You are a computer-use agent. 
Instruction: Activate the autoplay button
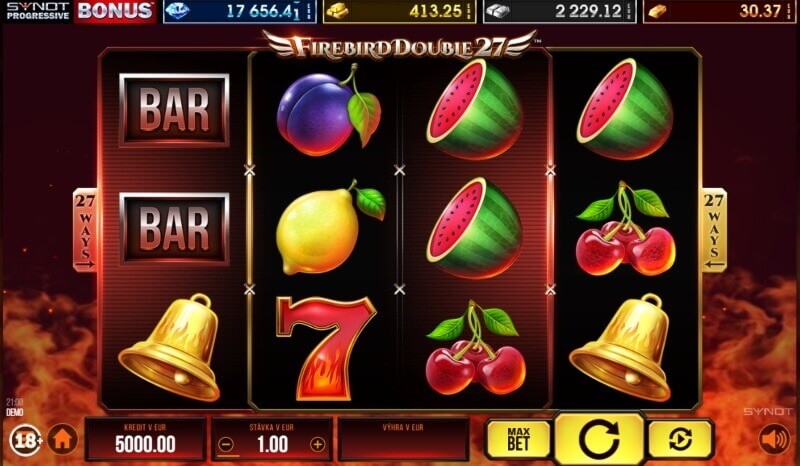[x=680, y=439]
